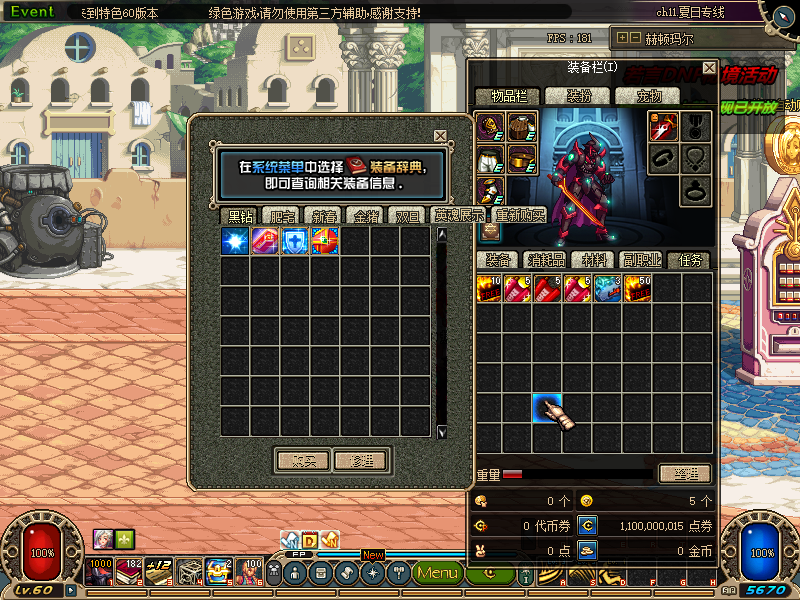Screen dimensions: 800x600
Task: Click the 购买 buy button
Action: (x=302, y=460)
